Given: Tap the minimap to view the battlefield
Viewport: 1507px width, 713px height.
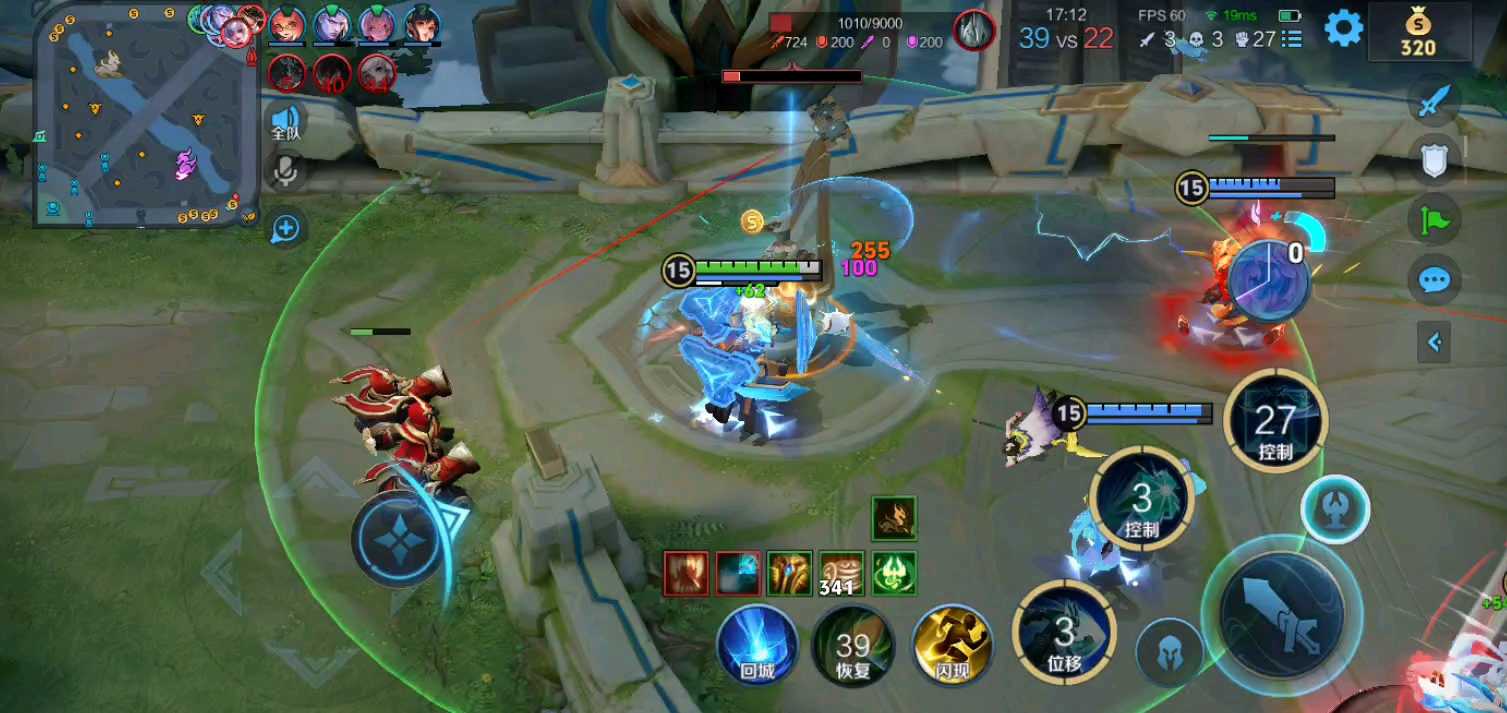Looking at the screenshot, I should pos(141,115).
